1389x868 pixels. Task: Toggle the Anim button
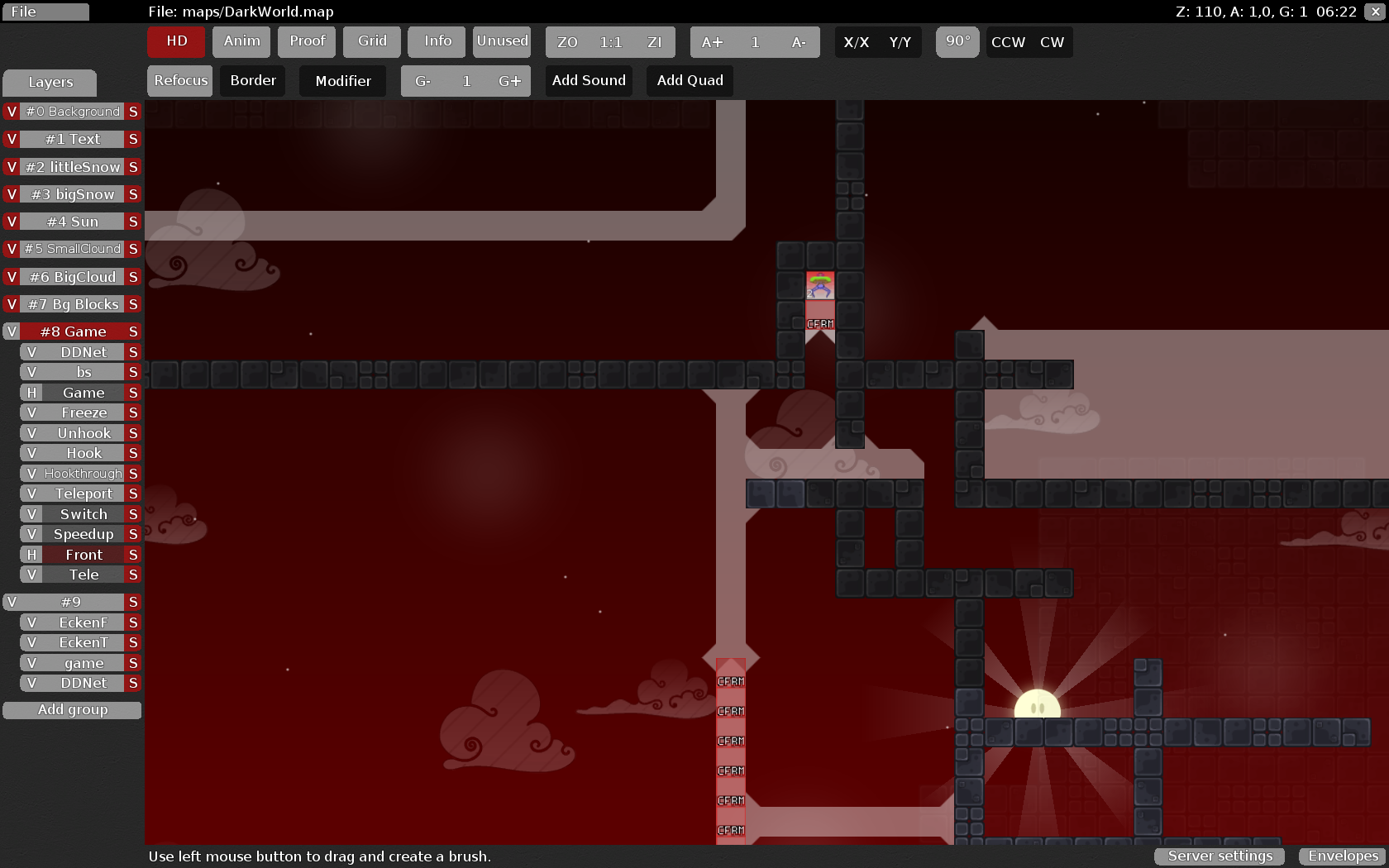pyautogui.click(x=241, y=41)
